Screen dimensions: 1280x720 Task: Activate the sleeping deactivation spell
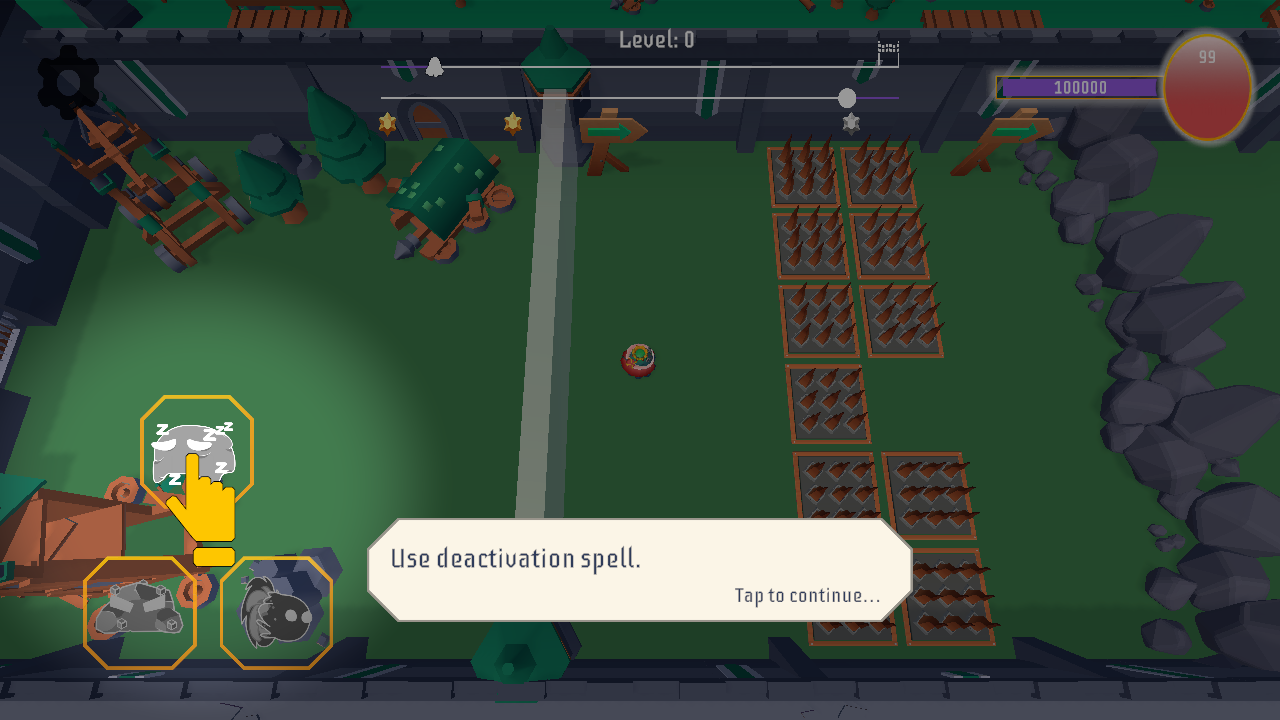coord(196,452)
